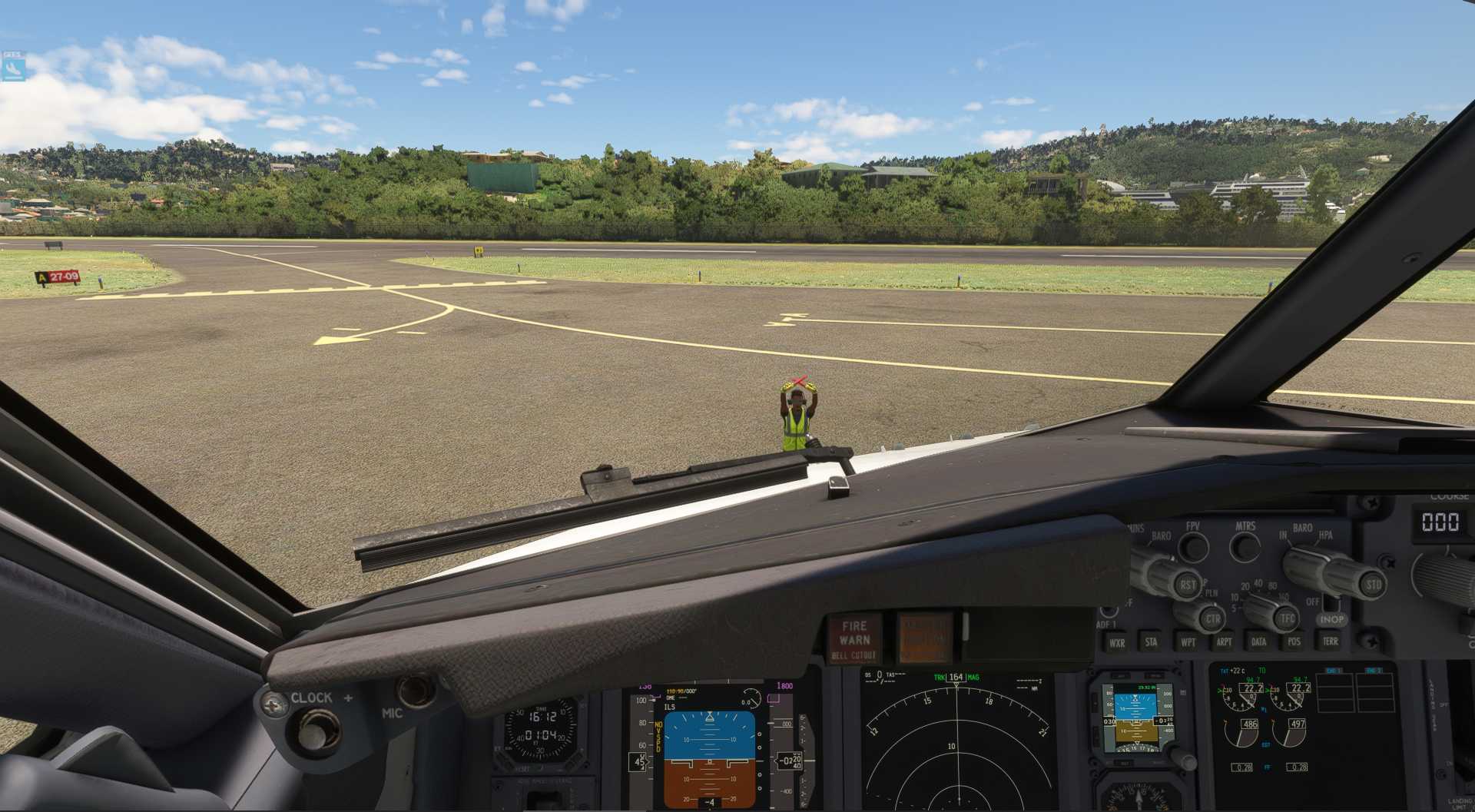Toggle the DATA map button

(x=1259, y=641)
